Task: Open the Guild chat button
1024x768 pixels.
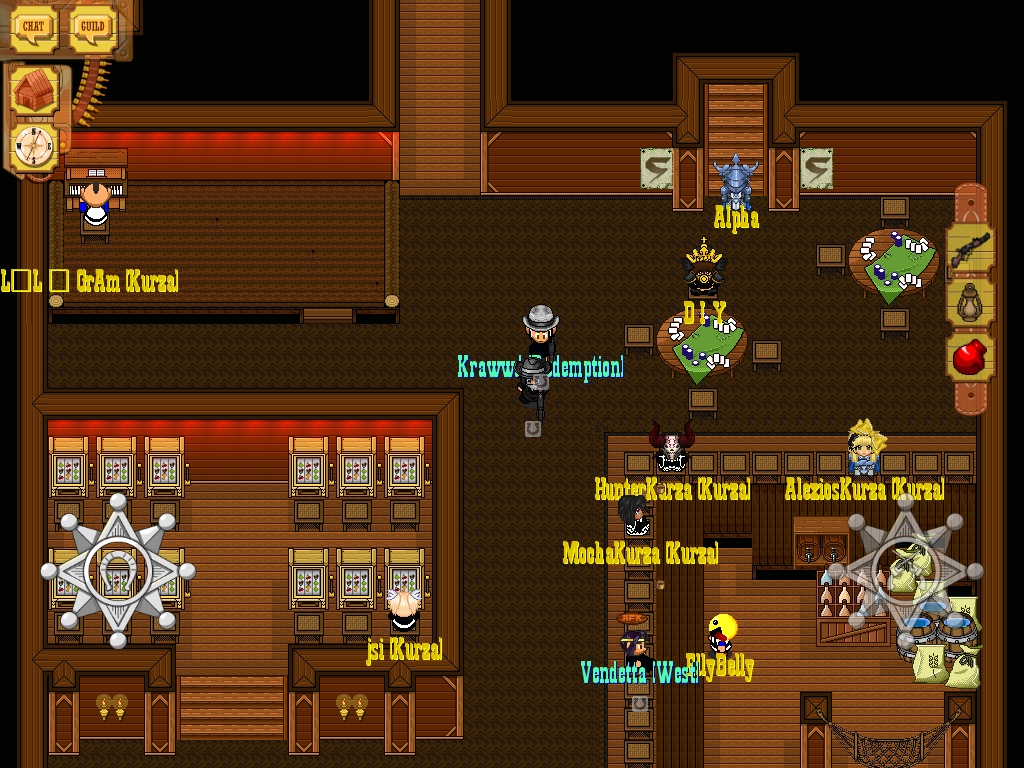Action: (93, 28)
